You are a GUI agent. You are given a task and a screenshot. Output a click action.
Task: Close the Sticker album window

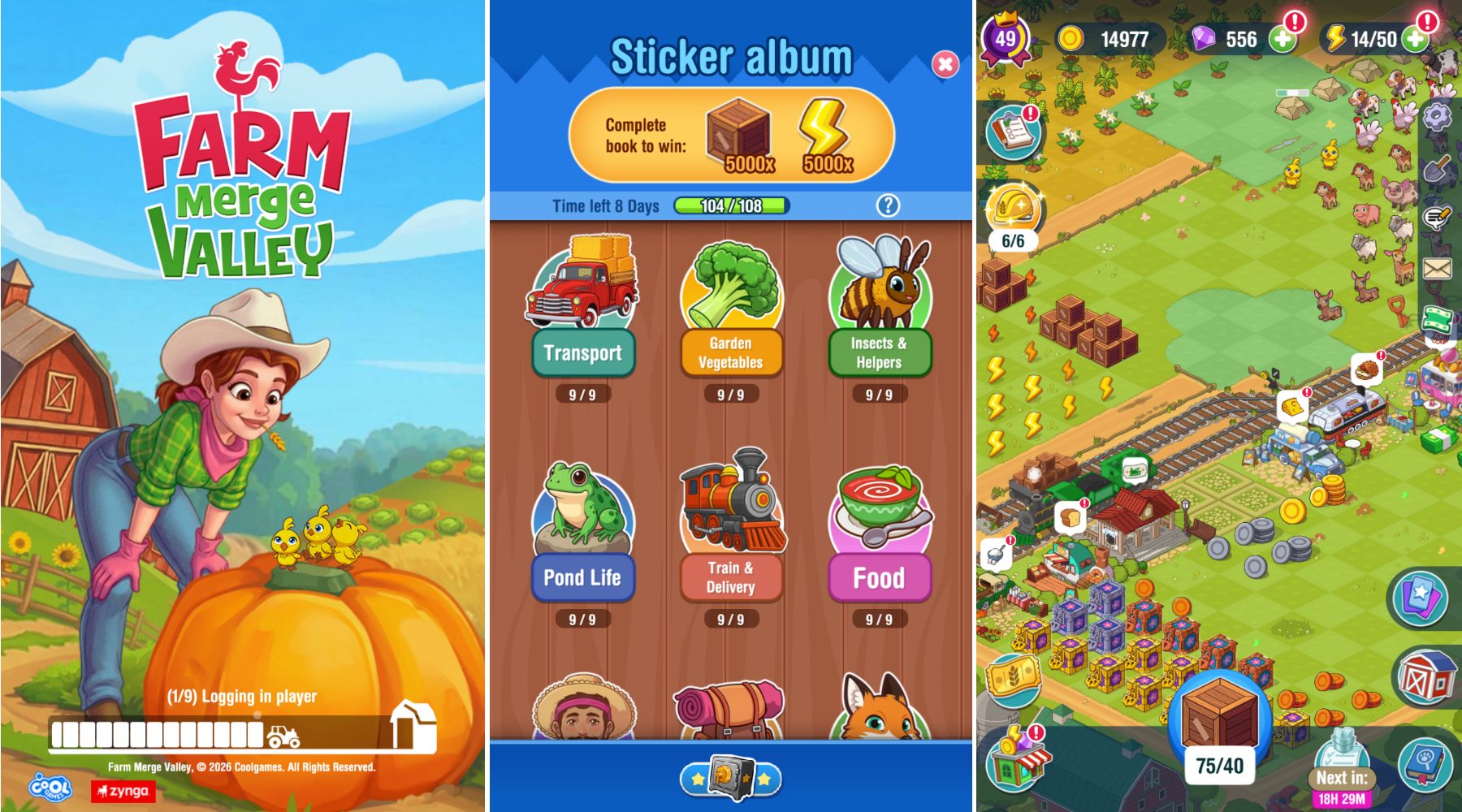pos(945,64)
